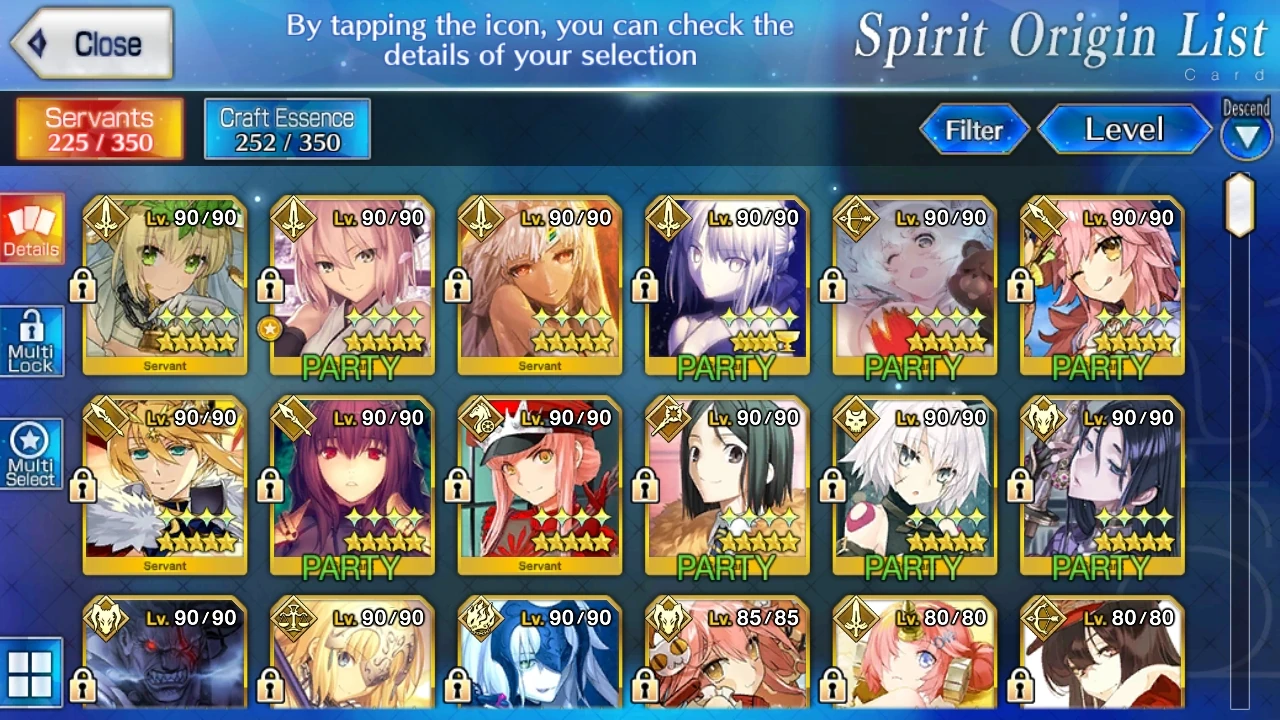Viewport: 1280px width, 720px height.
Task: Open the Craft Essence tab
Action: point(286,128)
